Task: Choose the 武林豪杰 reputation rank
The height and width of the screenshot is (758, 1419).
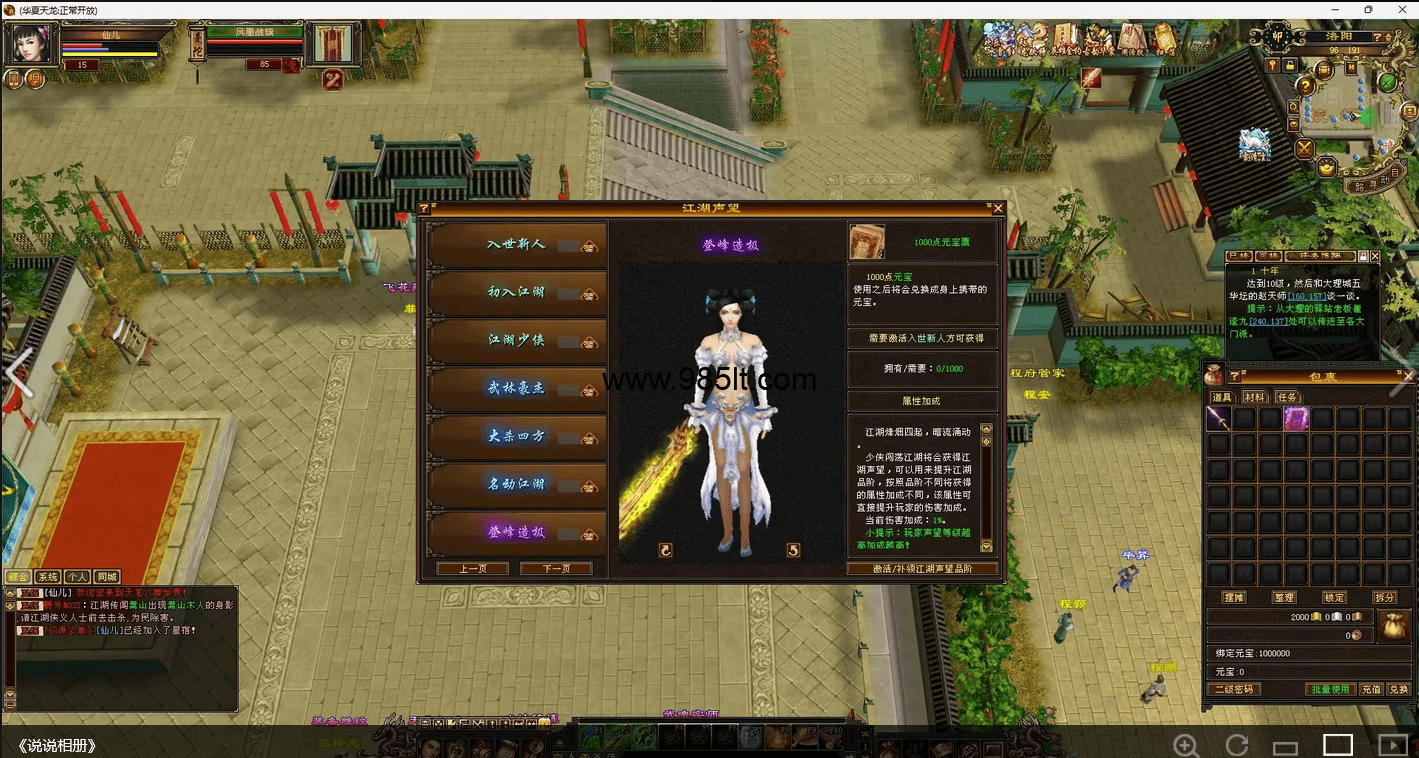Action: coord(516,388)
